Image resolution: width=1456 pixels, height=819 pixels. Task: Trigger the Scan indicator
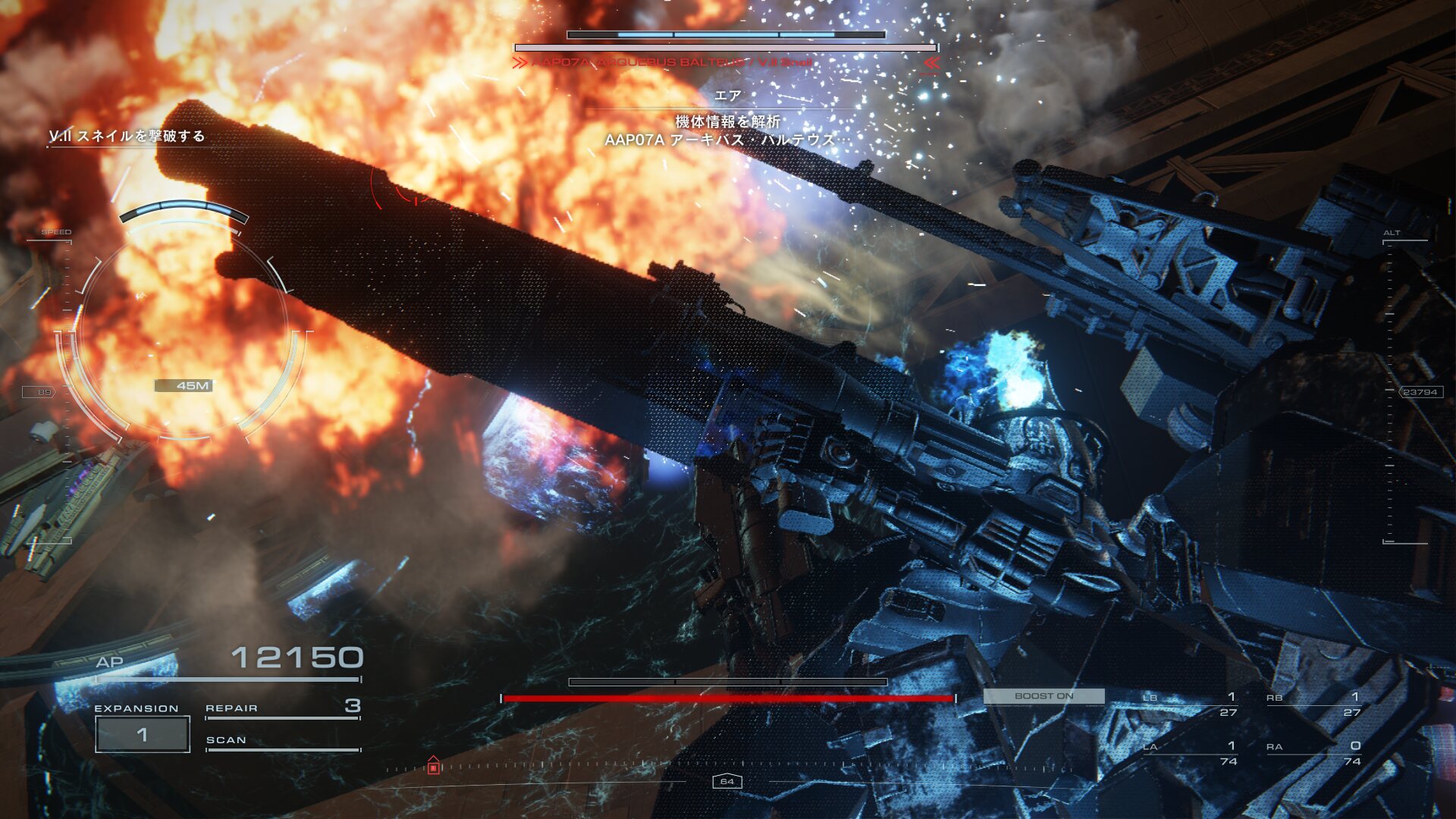click(282, 741)
